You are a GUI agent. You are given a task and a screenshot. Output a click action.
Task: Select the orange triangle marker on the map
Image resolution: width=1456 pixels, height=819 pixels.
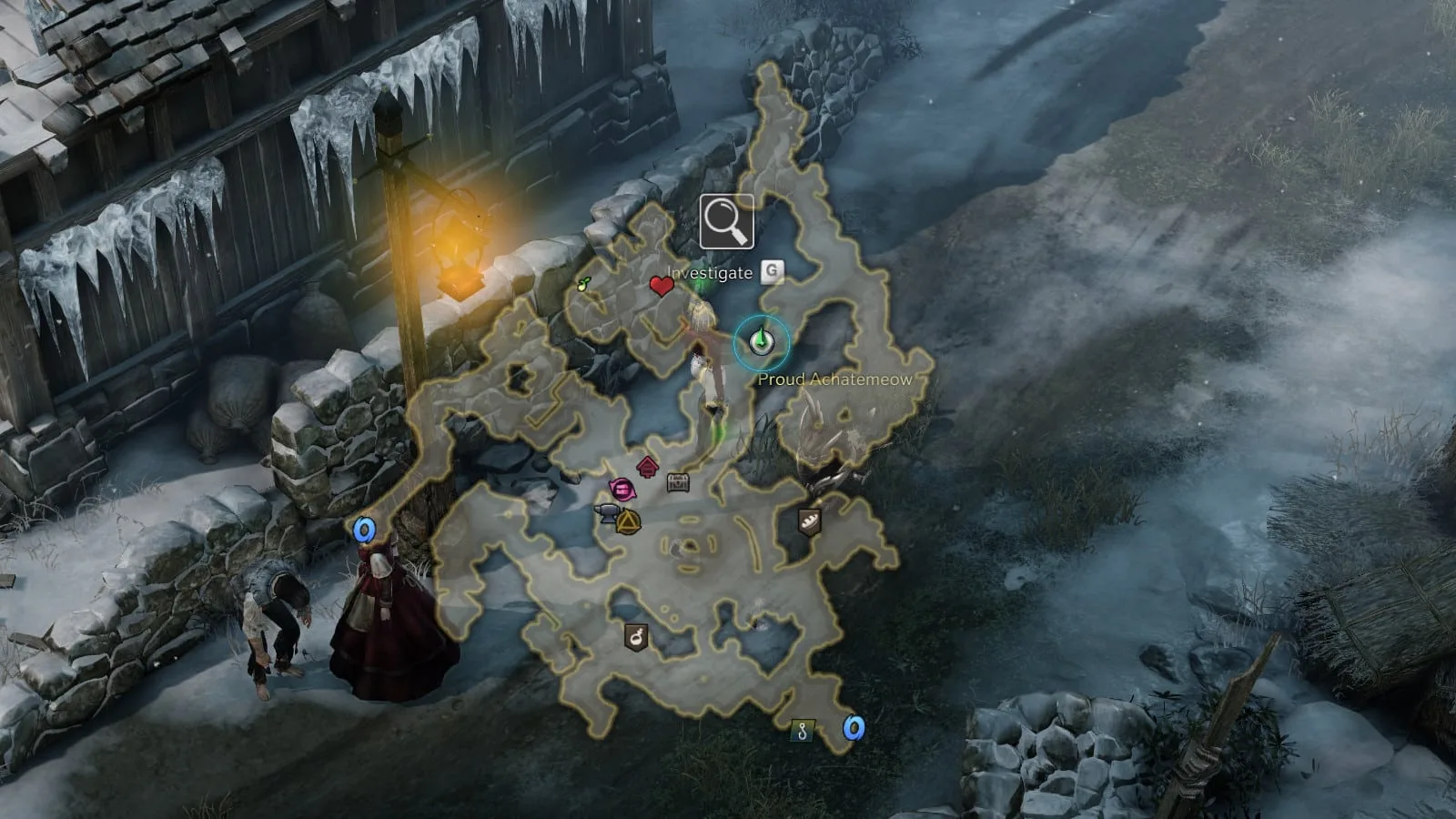click(628, 523)
